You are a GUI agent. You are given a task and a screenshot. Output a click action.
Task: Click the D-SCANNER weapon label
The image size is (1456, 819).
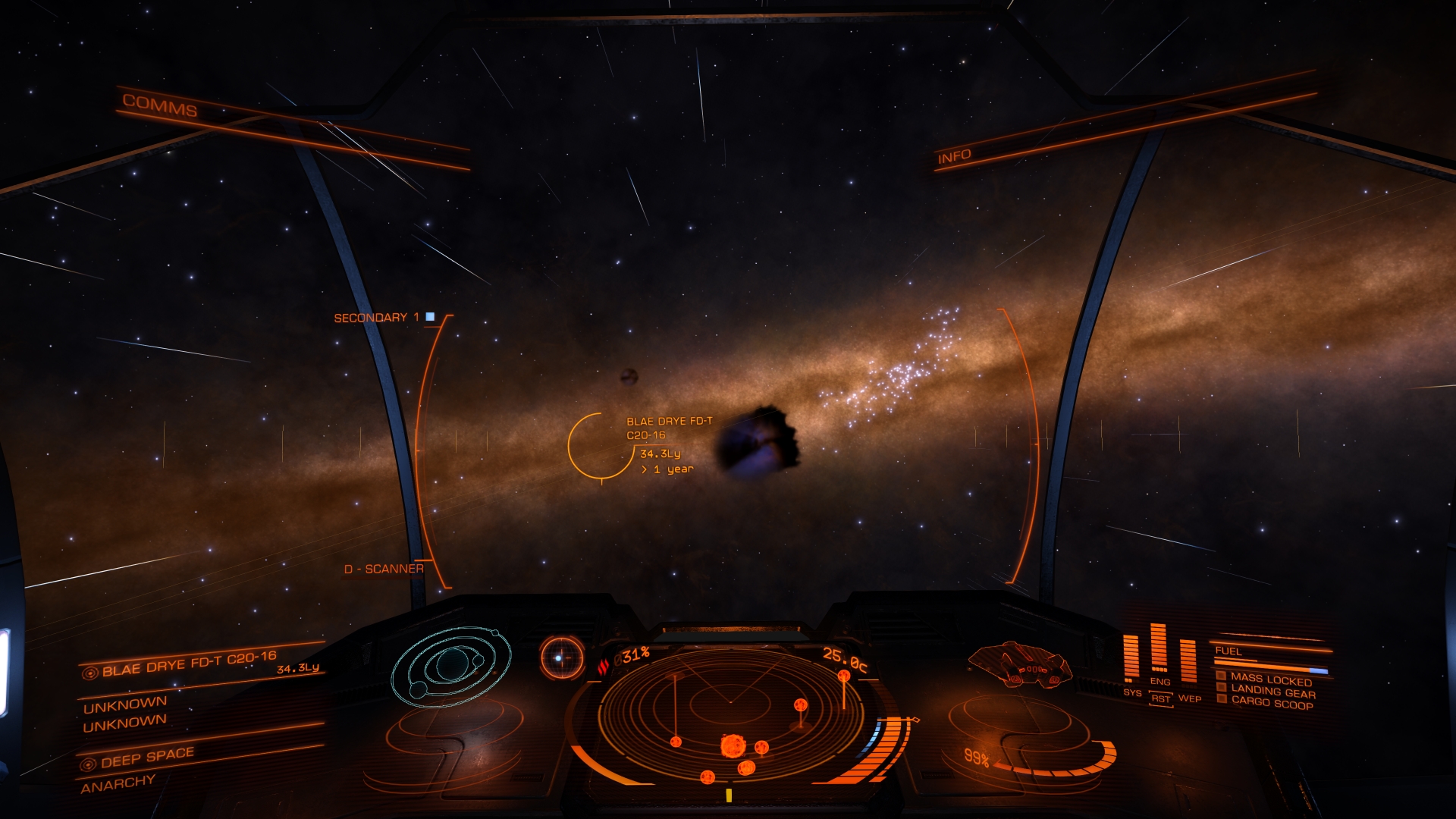pyautogui.click(x=384, y=569)
